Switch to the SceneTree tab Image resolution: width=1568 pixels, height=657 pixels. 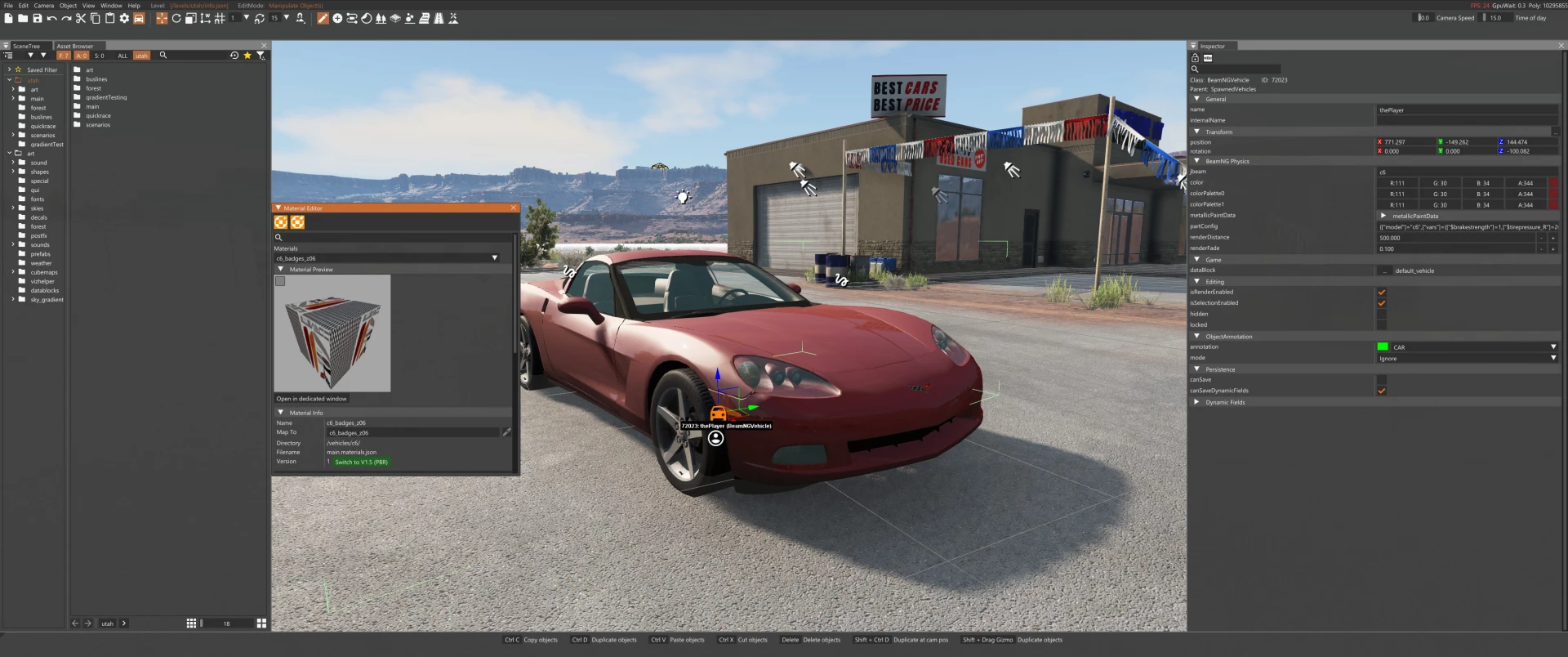[26, 46]
